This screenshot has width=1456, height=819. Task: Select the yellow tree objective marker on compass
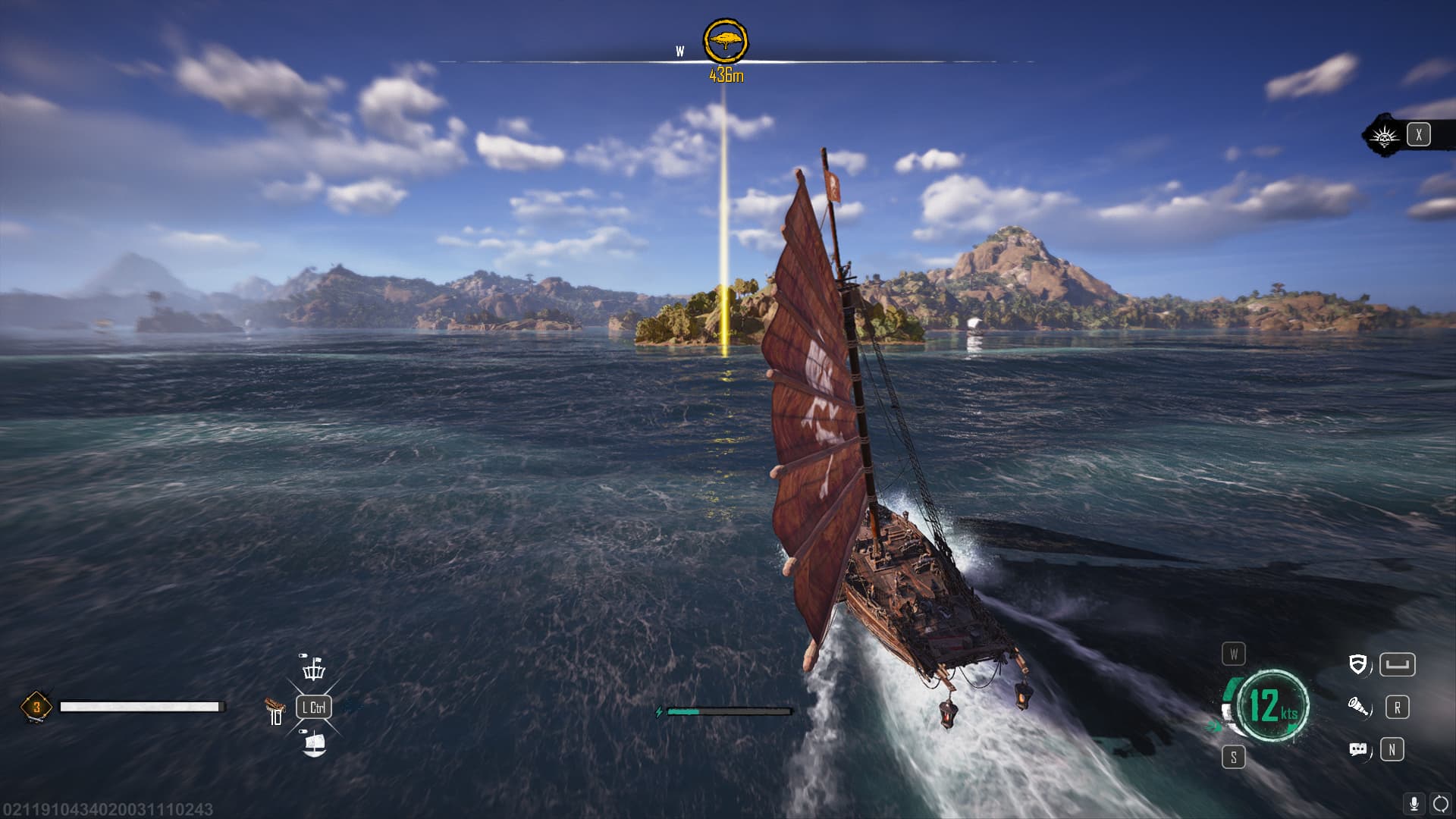click(726, 41)
